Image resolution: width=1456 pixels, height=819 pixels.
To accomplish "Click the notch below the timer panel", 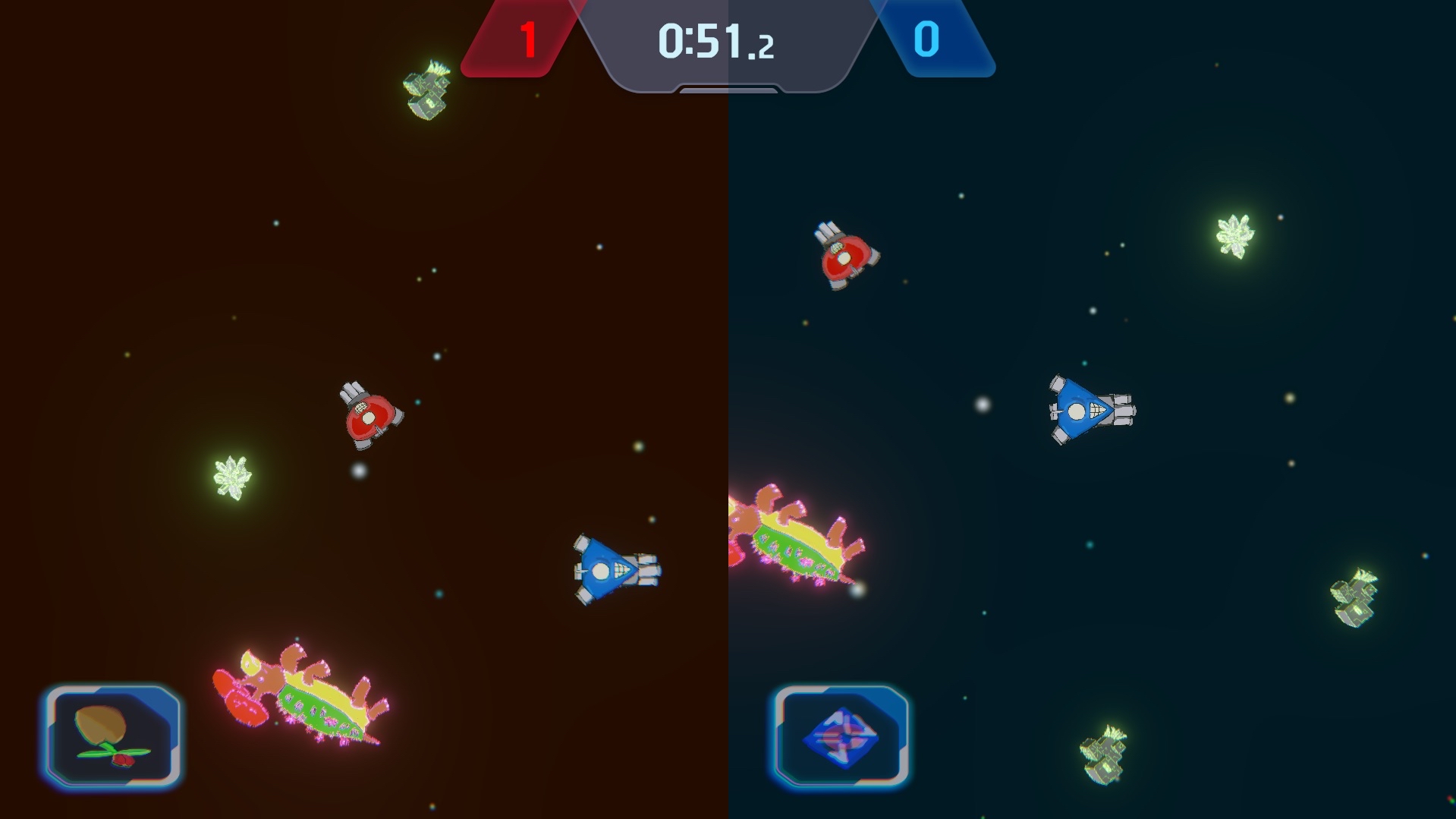I will tap(727, 88).
